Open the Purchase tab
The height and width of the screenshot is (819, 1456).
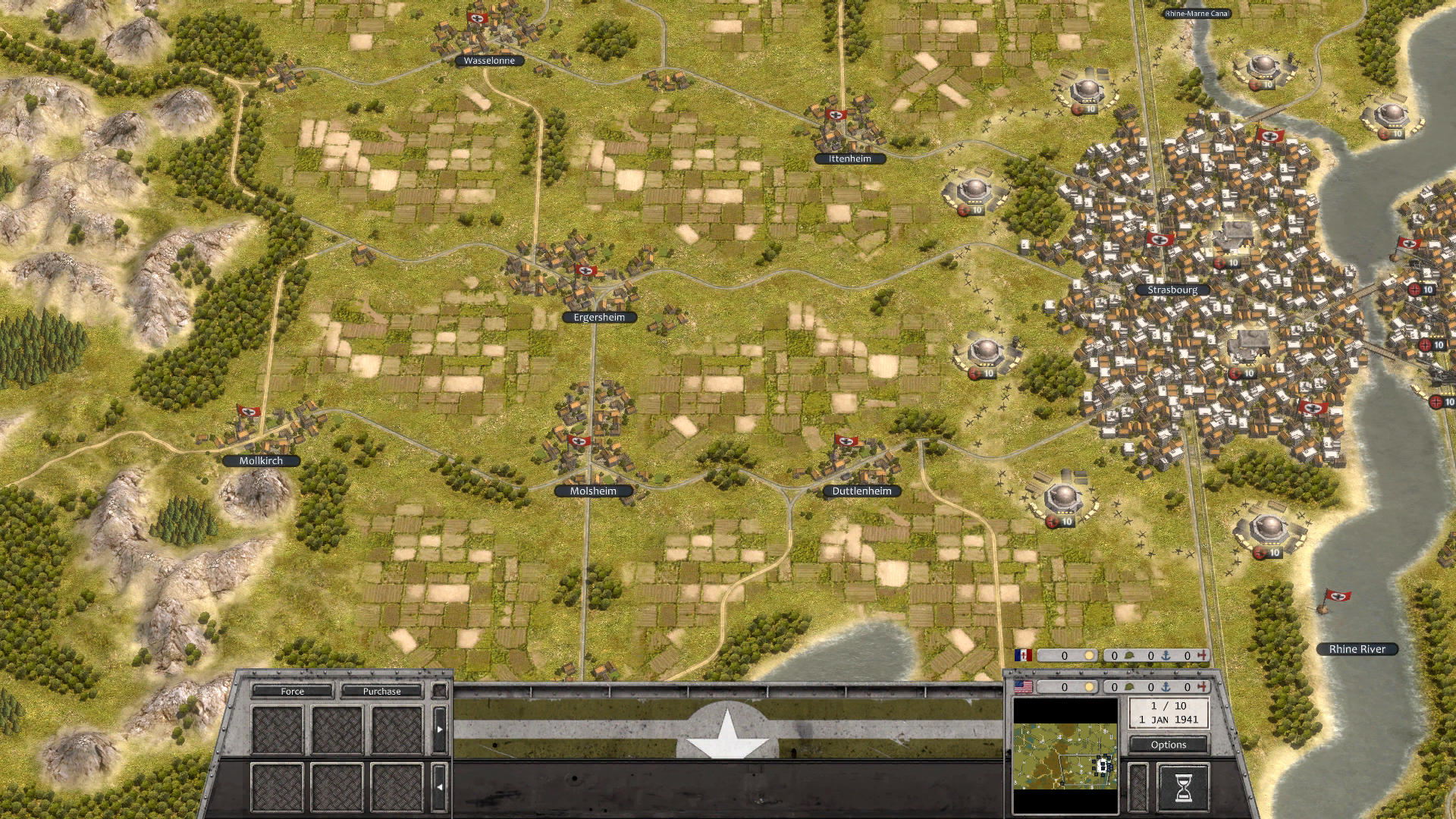(x=381, y=692)
